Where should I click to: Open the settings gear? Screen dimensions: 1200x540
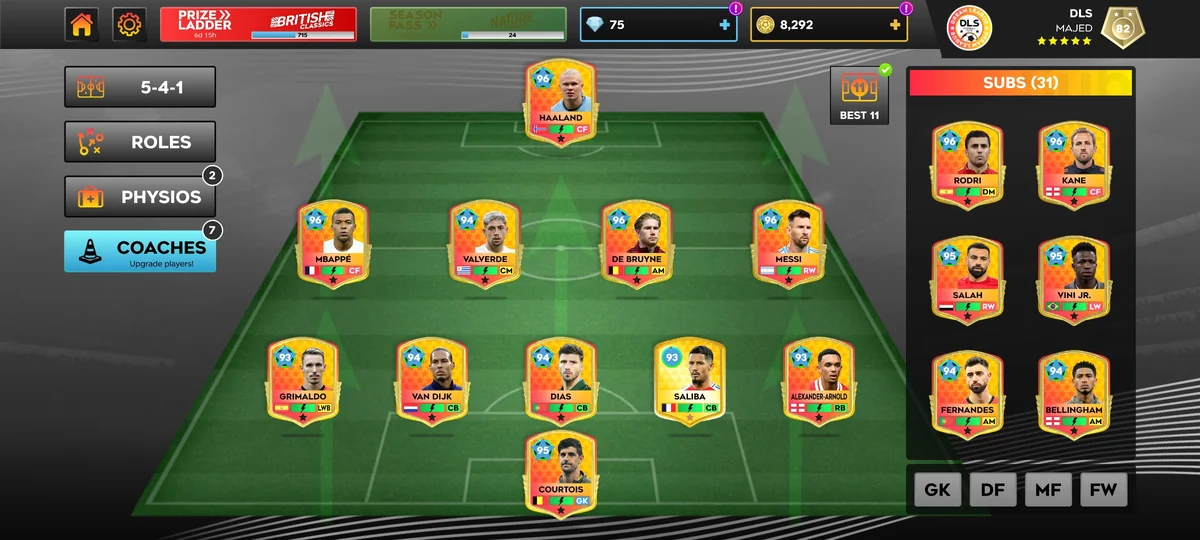coord(129,25)
